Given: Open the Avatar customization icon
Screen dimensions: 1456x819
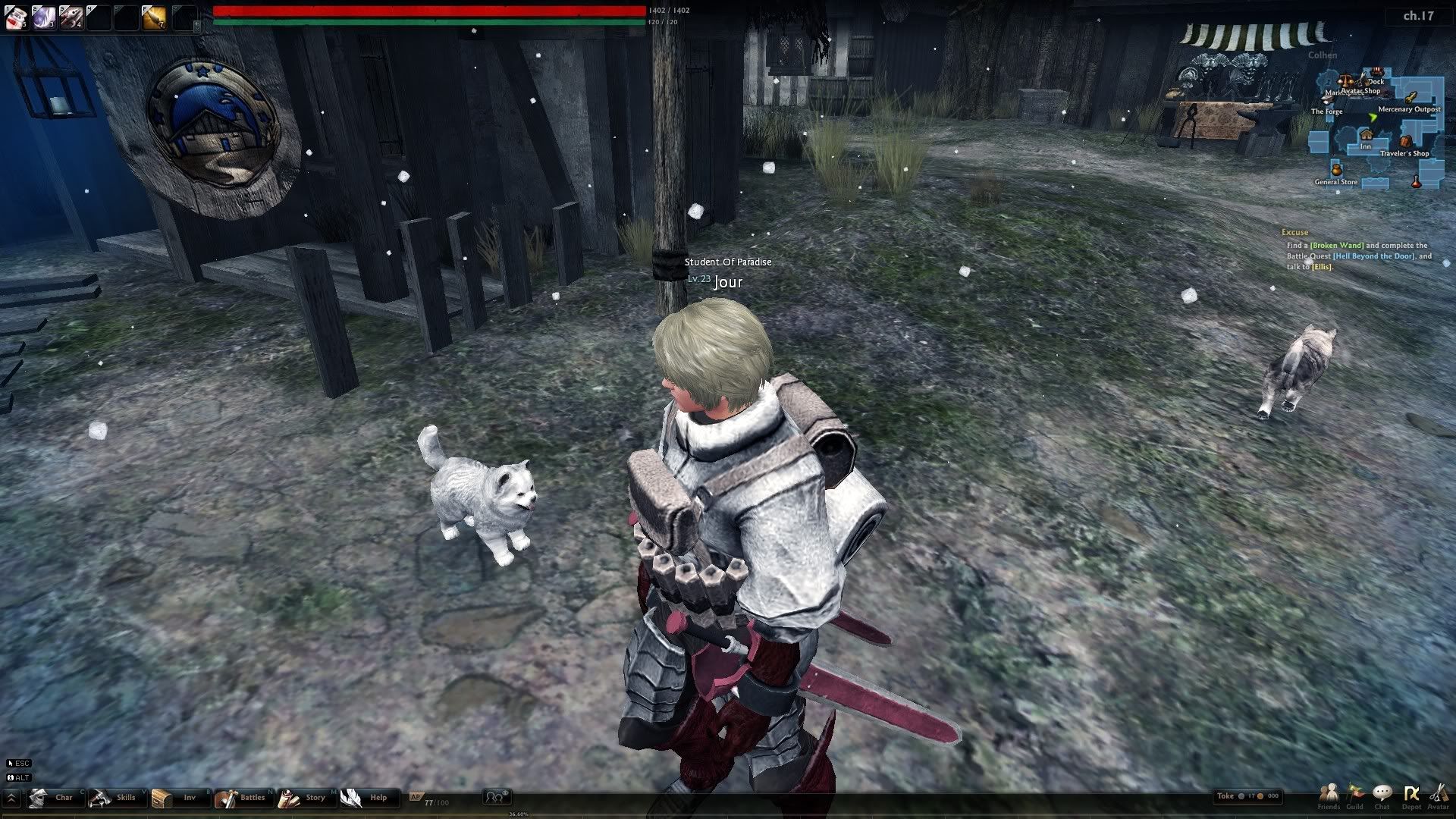Looking at the screenshot, I should pos(1438,795).
